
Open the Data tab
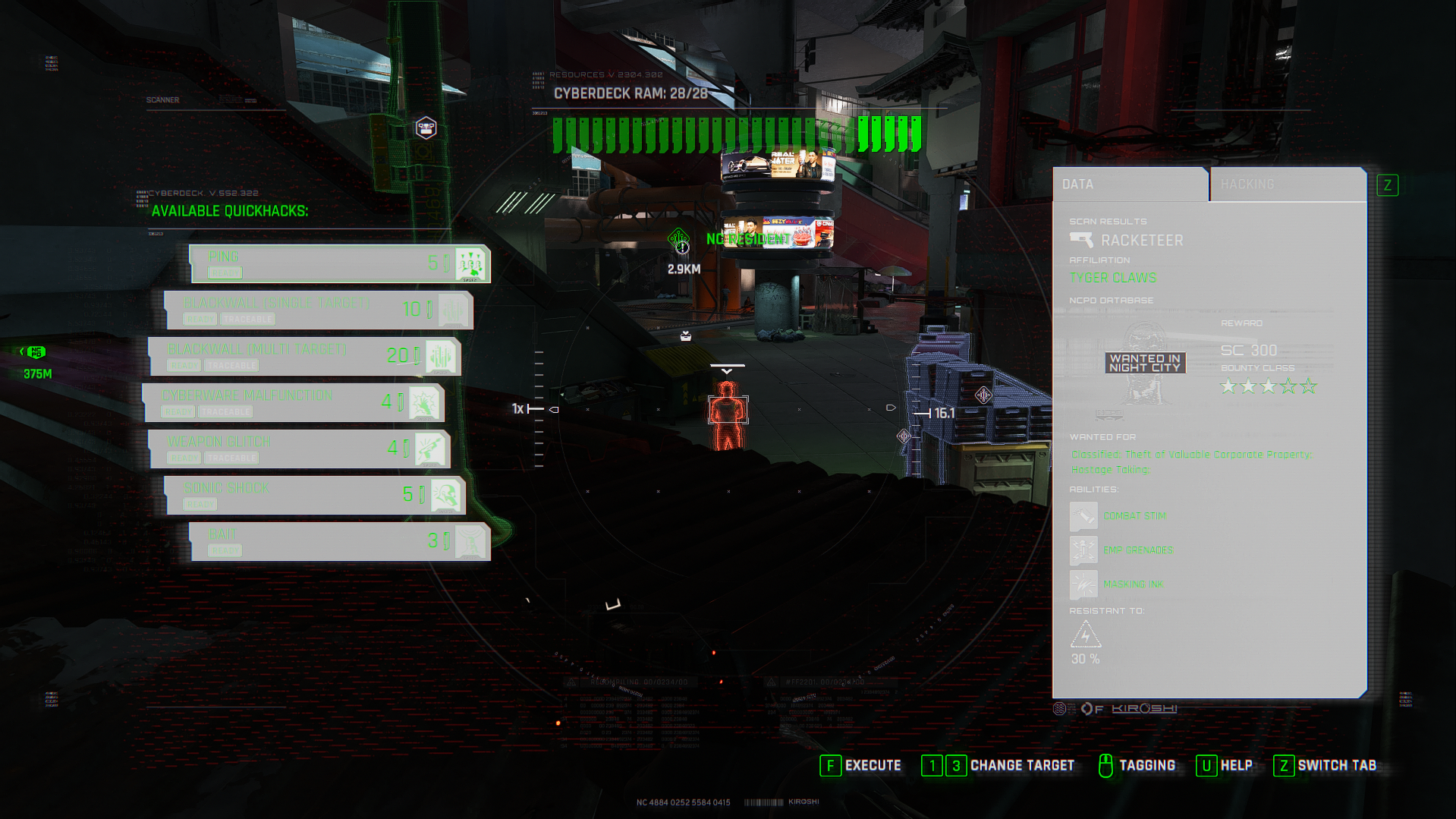coord(1129,184)
